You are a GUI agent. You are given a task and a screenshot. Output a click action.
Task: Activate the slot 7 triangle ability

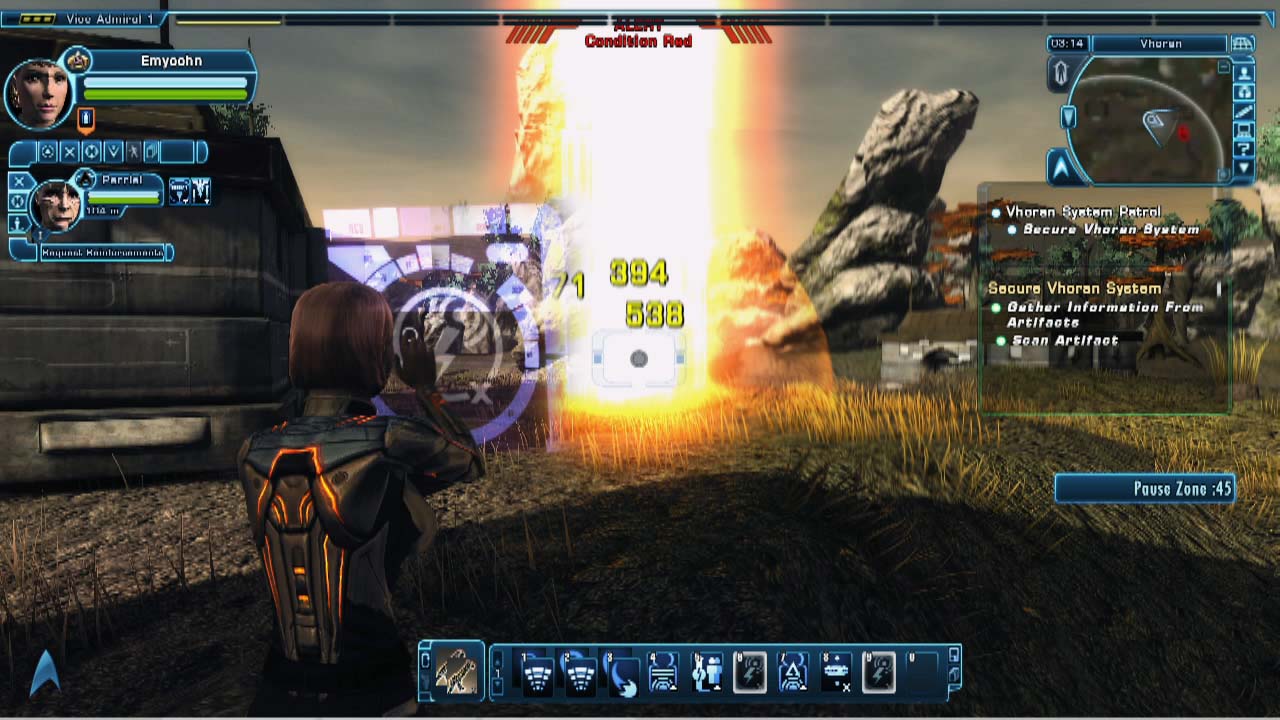[x=793, y=673]
